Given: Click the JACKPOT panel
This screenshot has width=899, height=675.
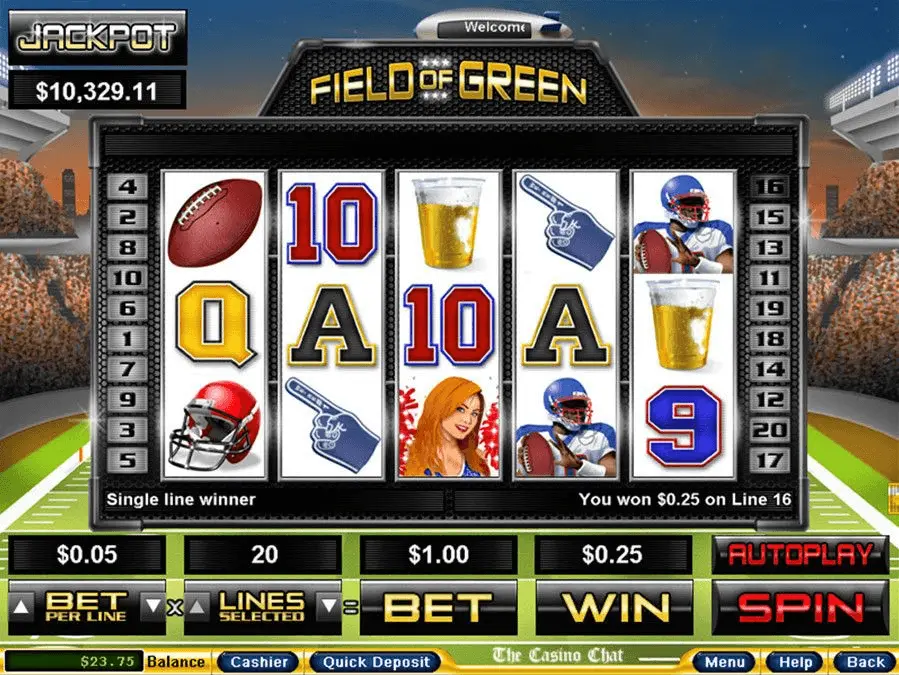Looking at the screenshot, I should 98,38.
